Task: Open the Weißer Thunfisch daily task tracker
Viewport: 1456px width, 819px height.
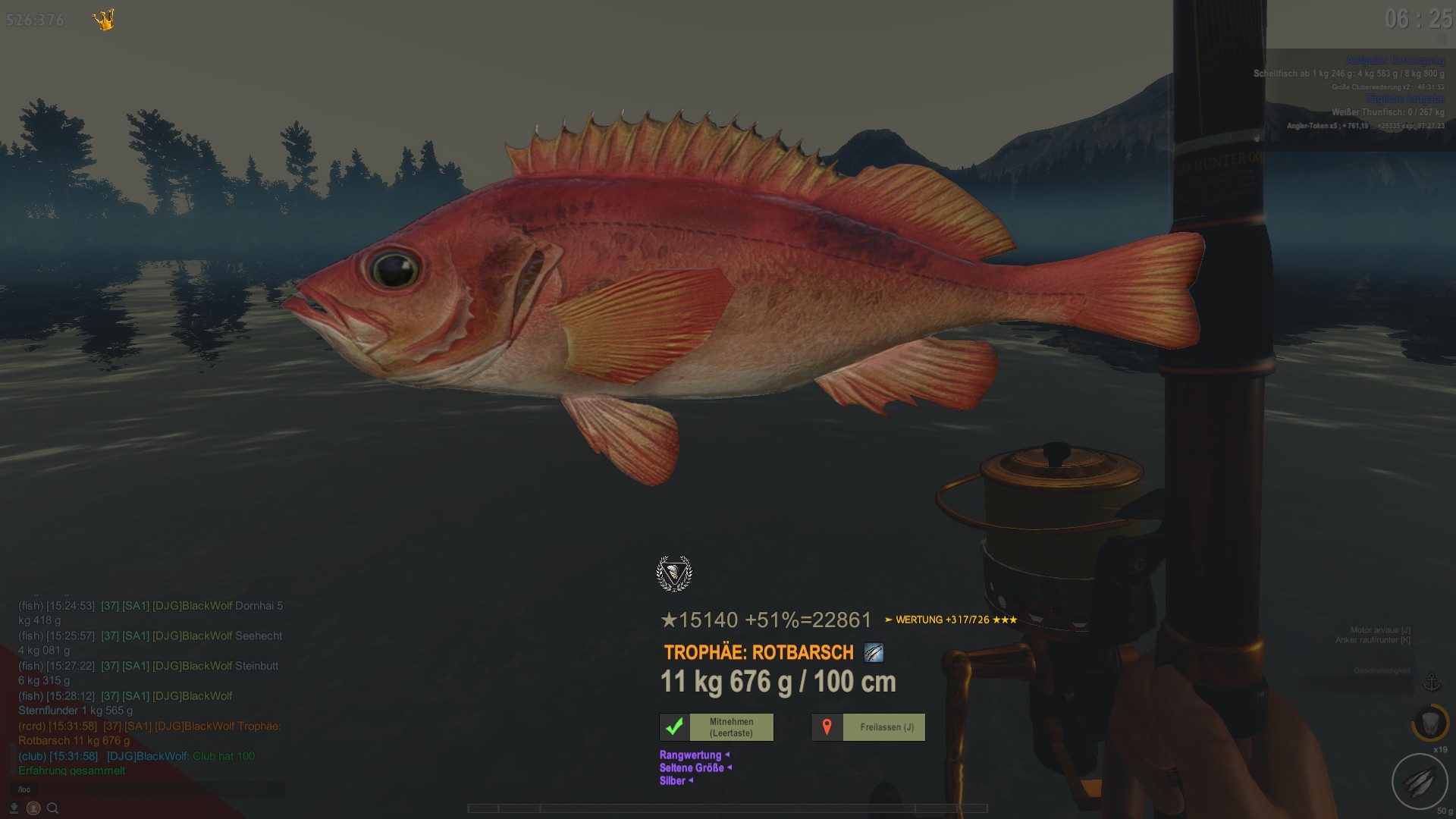Action: coord(1388,112)
